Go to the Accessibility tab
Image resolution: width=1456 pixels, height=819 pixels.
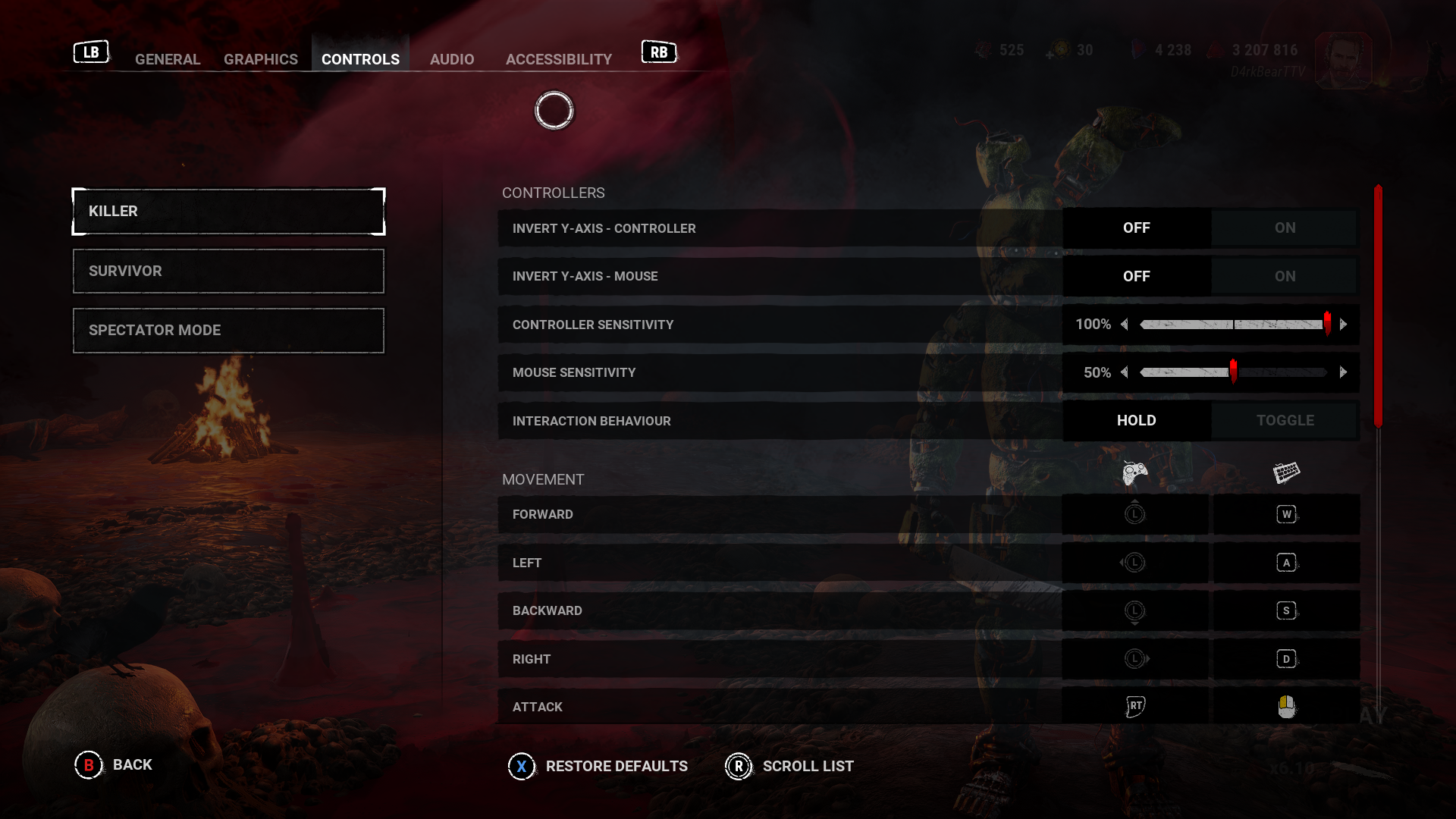tap(559, 59)
